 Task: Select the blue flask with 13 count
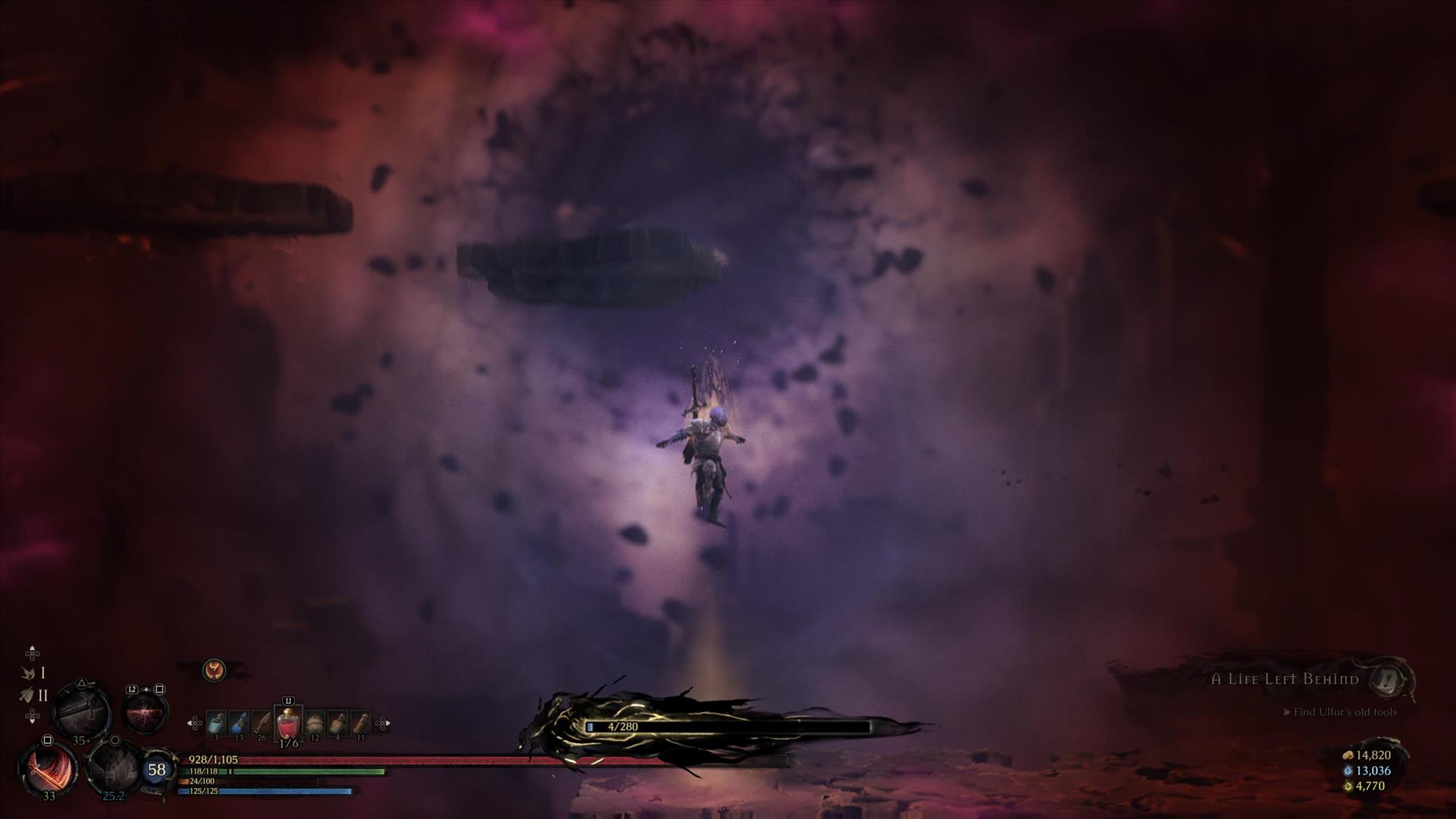click(x=239, y=724)
